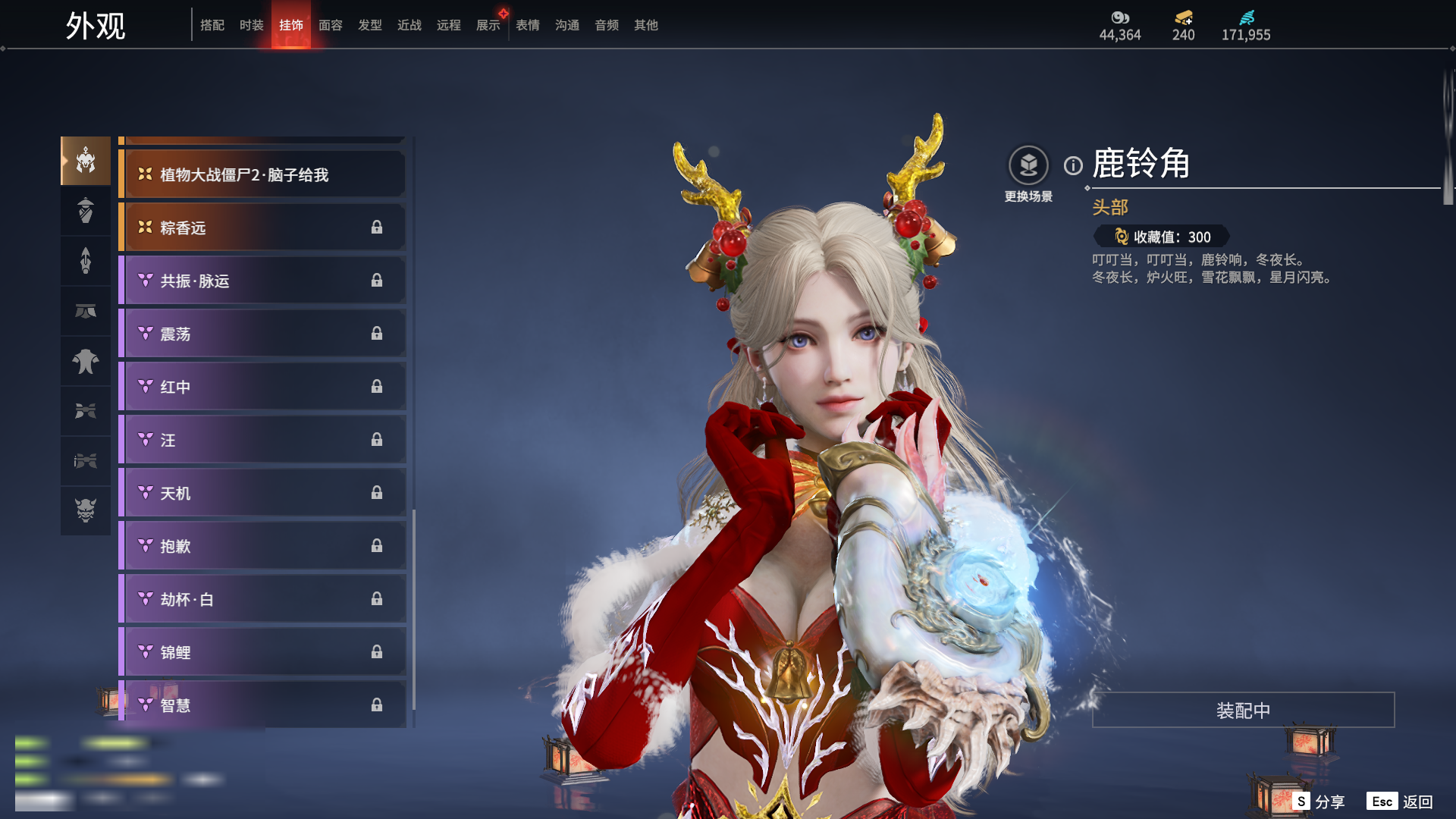The image size is (1456, 819).
Task: Select the 锦鲤 accessory row
Action: [262, 652]
